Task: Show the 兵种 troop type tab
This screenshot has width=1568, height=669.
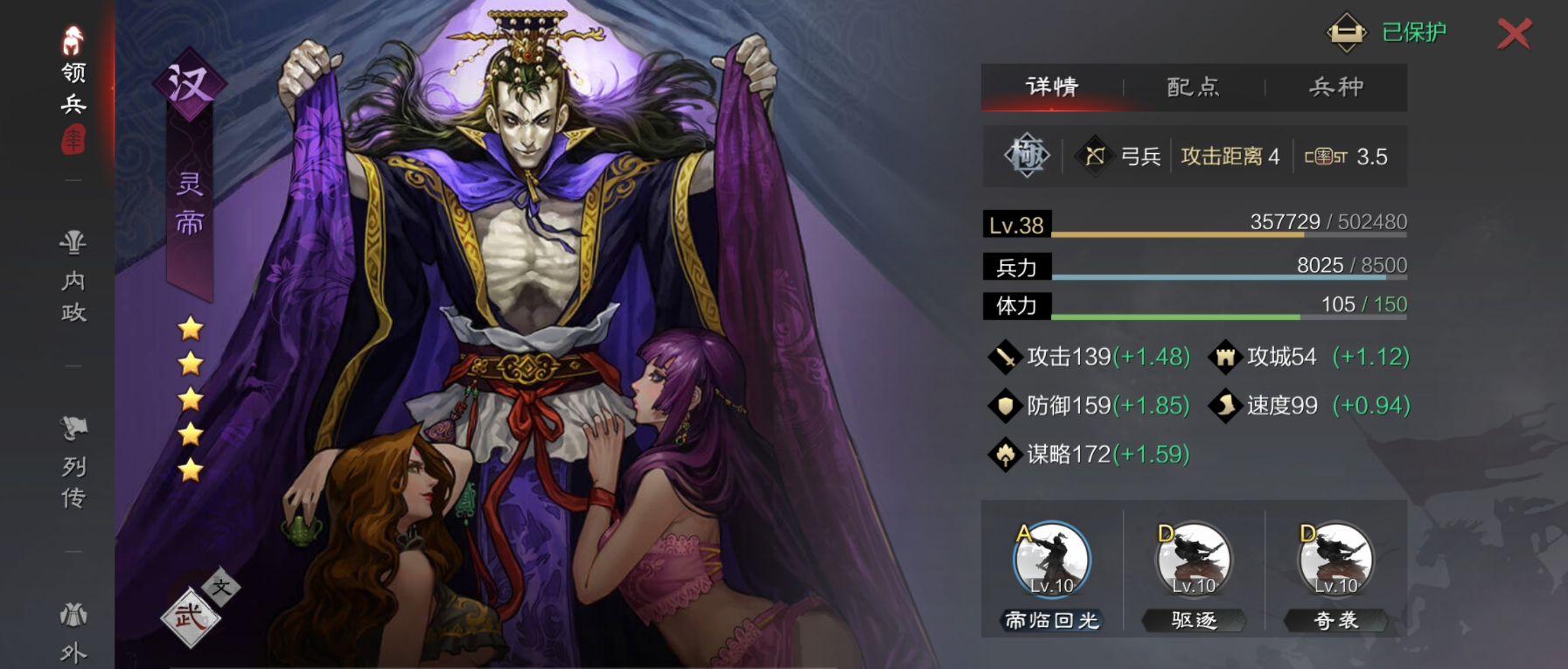Action: click(x=1336, y=87)
